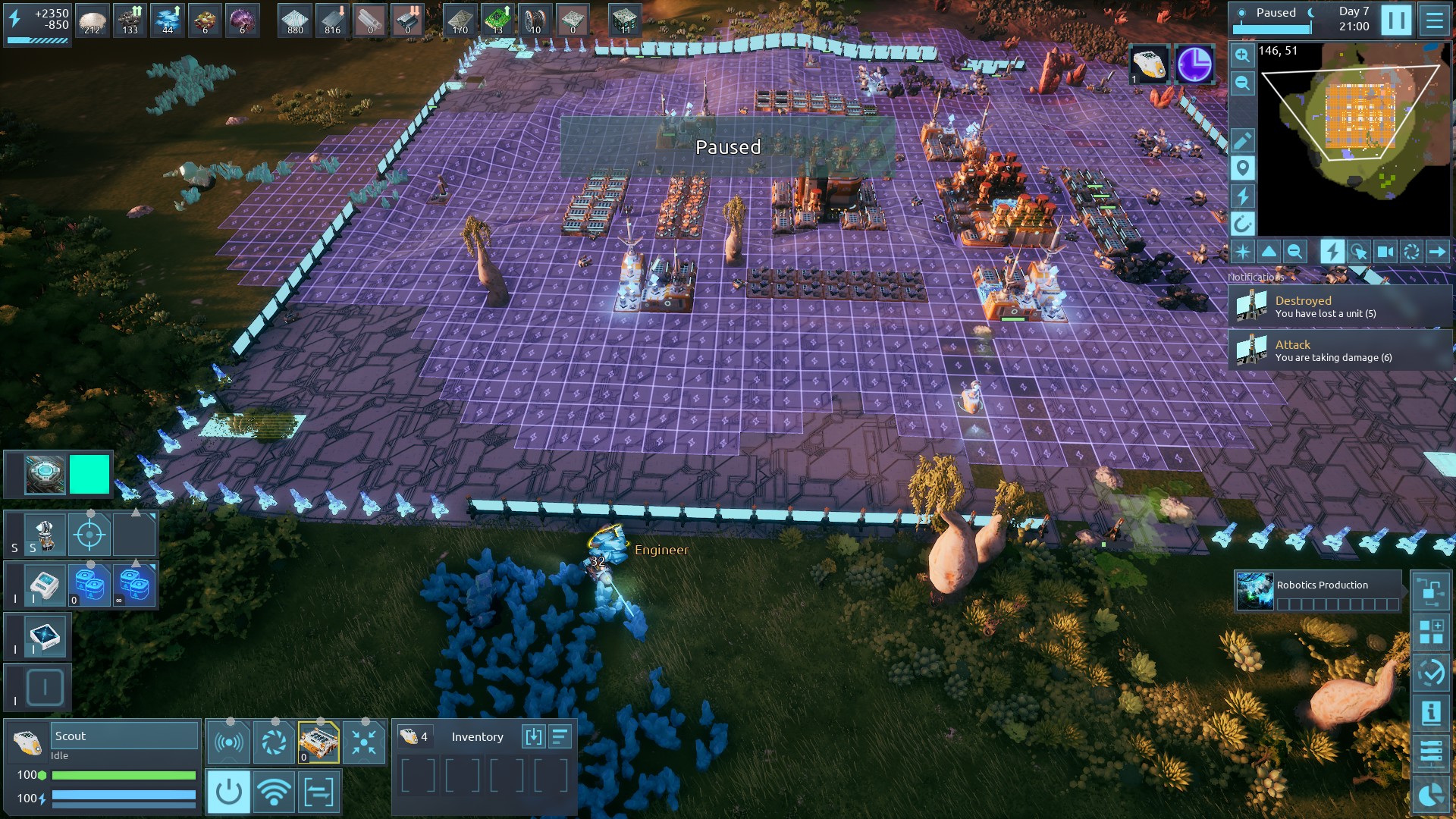
Task: Open the info book codex button
Action: click(1431, 712)
